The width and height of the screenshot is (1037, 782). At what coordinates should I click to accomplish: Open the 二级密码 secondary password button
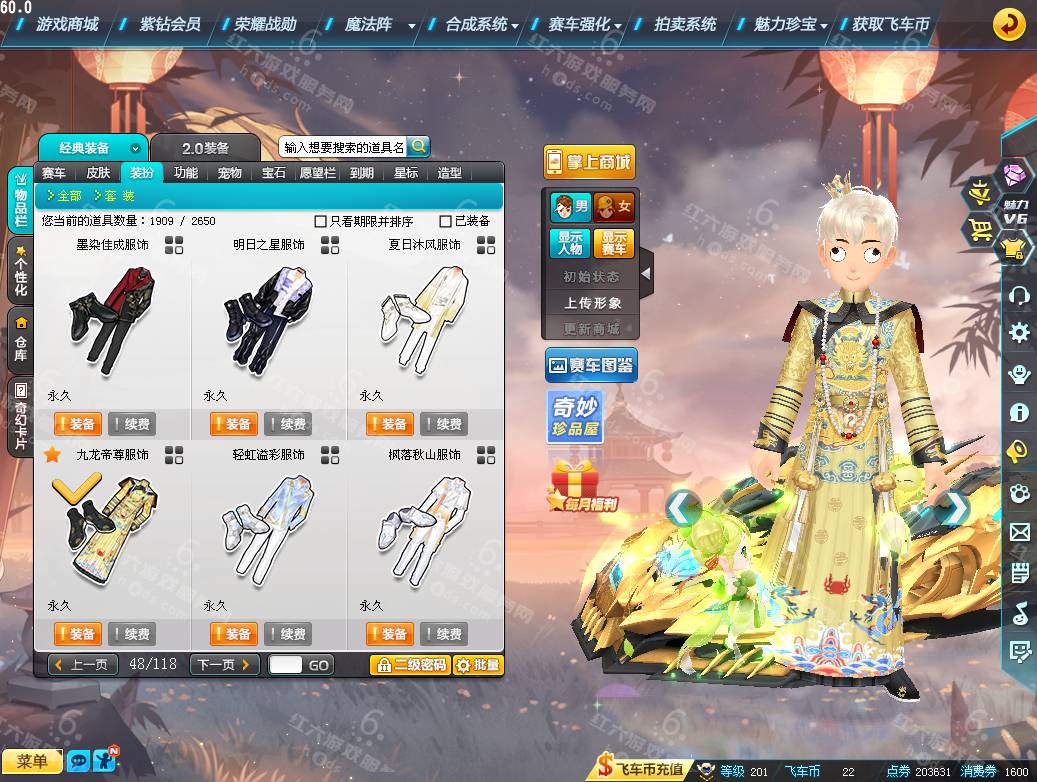tap(410, 665)
